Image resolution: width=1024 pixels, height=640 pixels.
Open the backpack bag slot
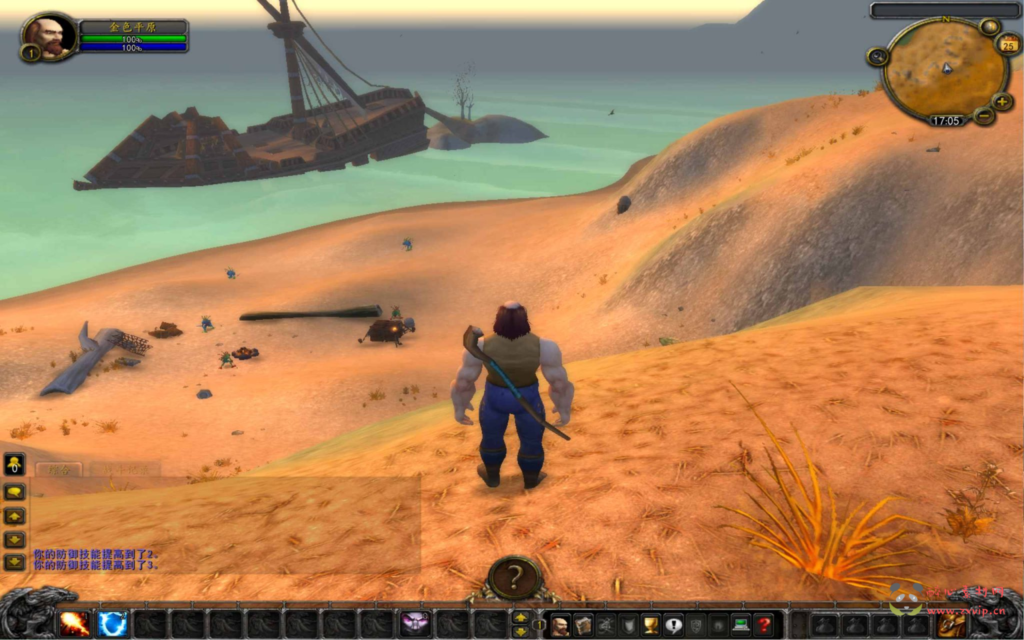tap(951, 624)
